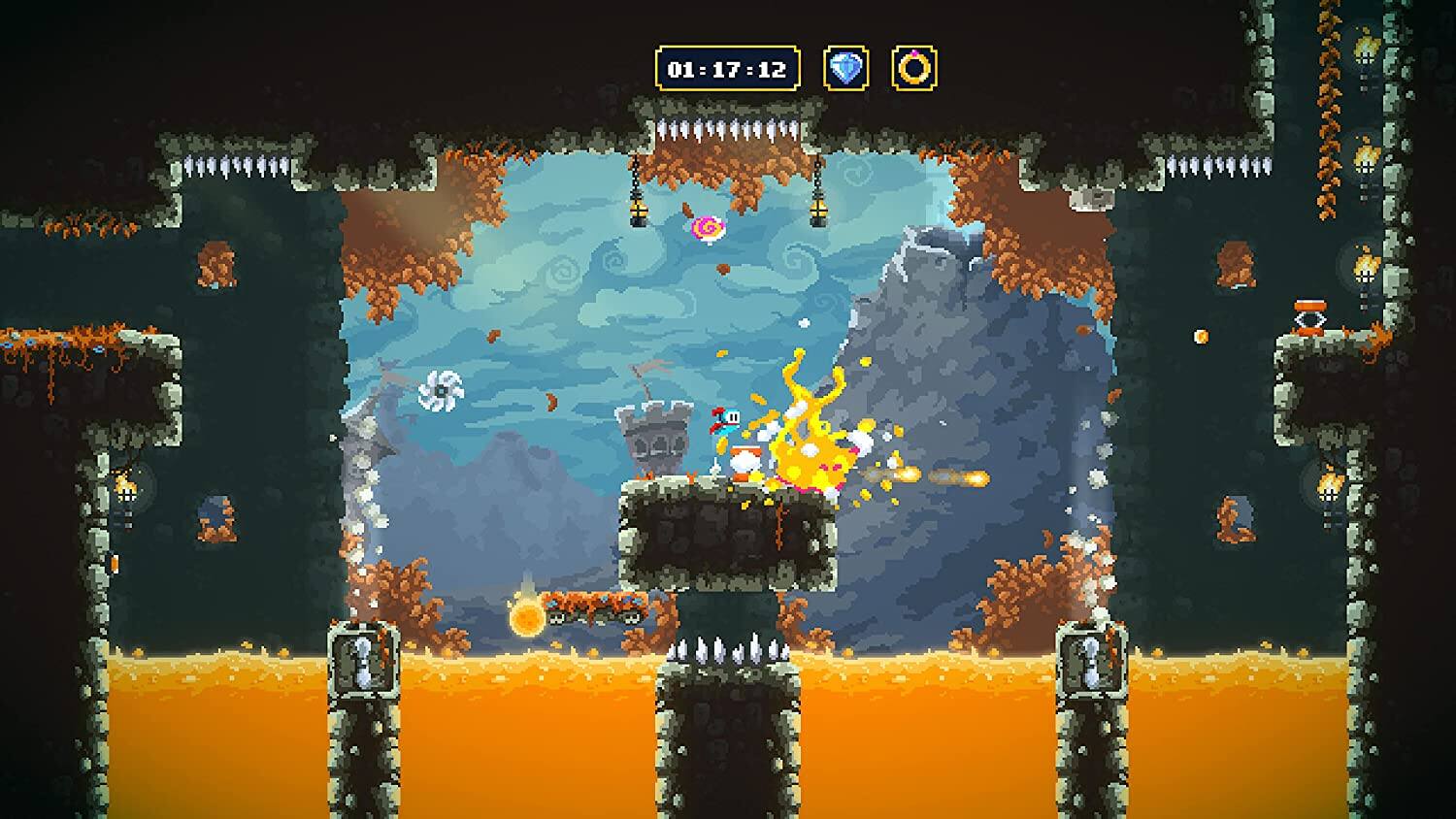Click the blue diamond HUD icon

[846, 66]
